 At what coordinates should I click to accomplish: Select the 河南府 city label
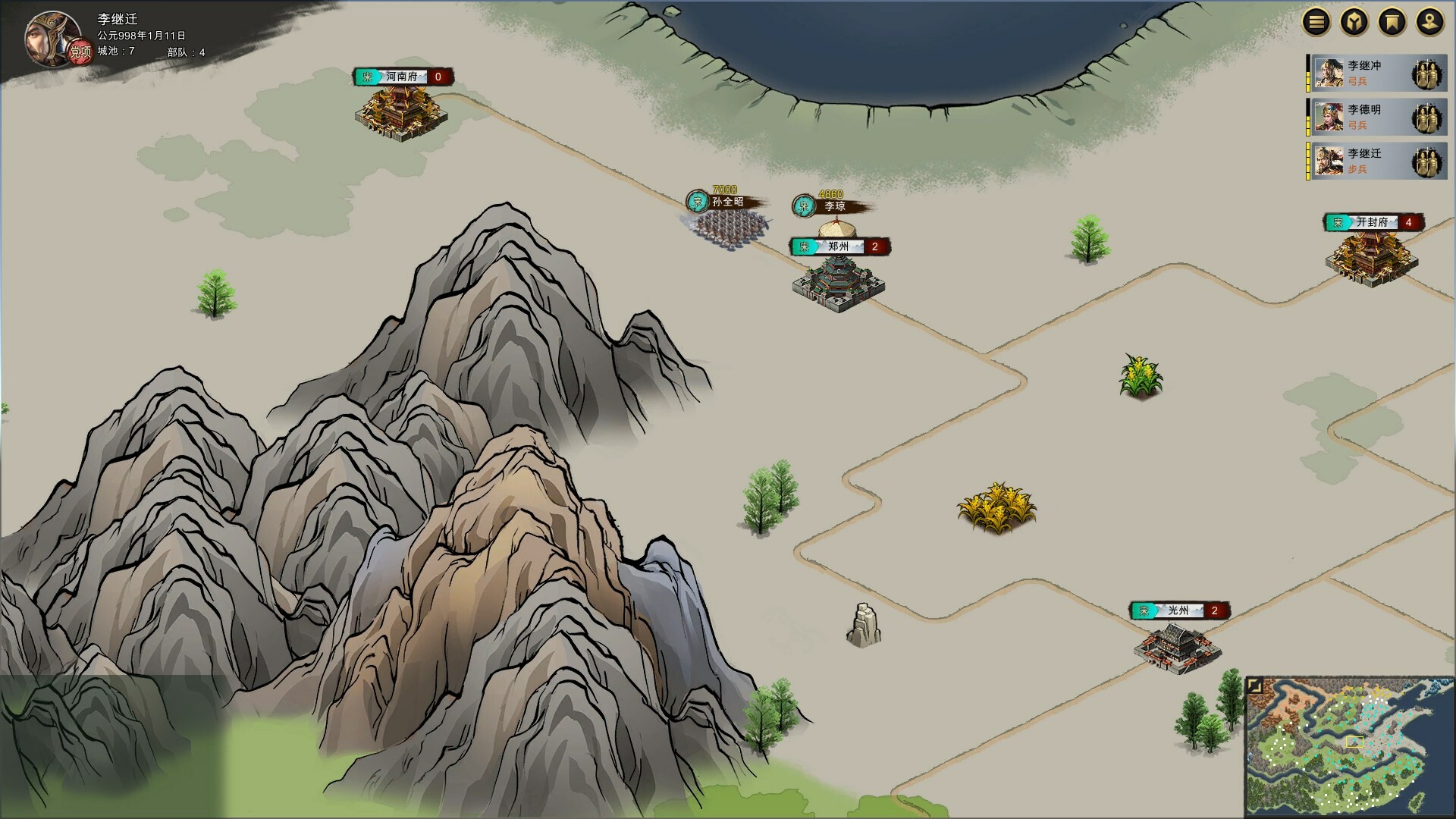pos(403,77)
